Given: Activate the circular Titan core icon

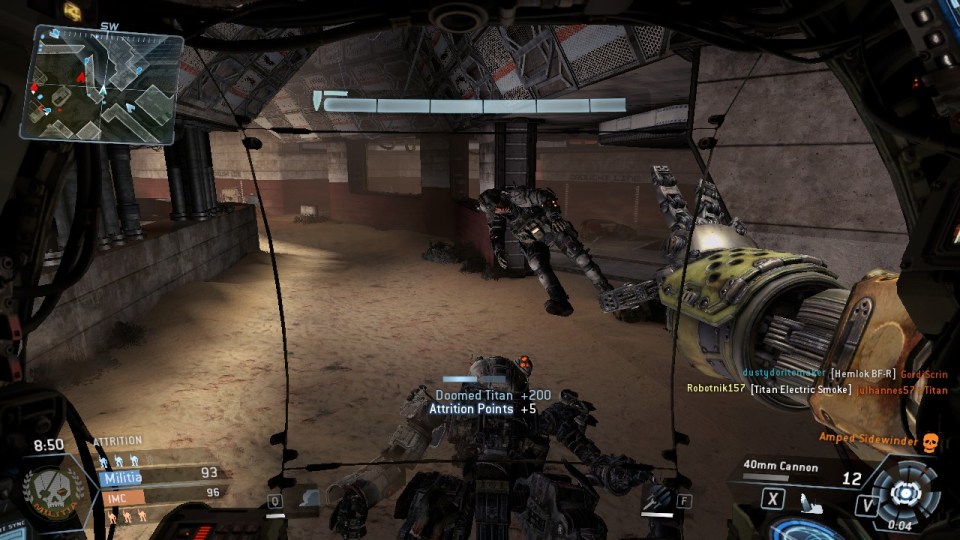Looking at the screenshot, I should pyautogui.click(x=904, y=491).
